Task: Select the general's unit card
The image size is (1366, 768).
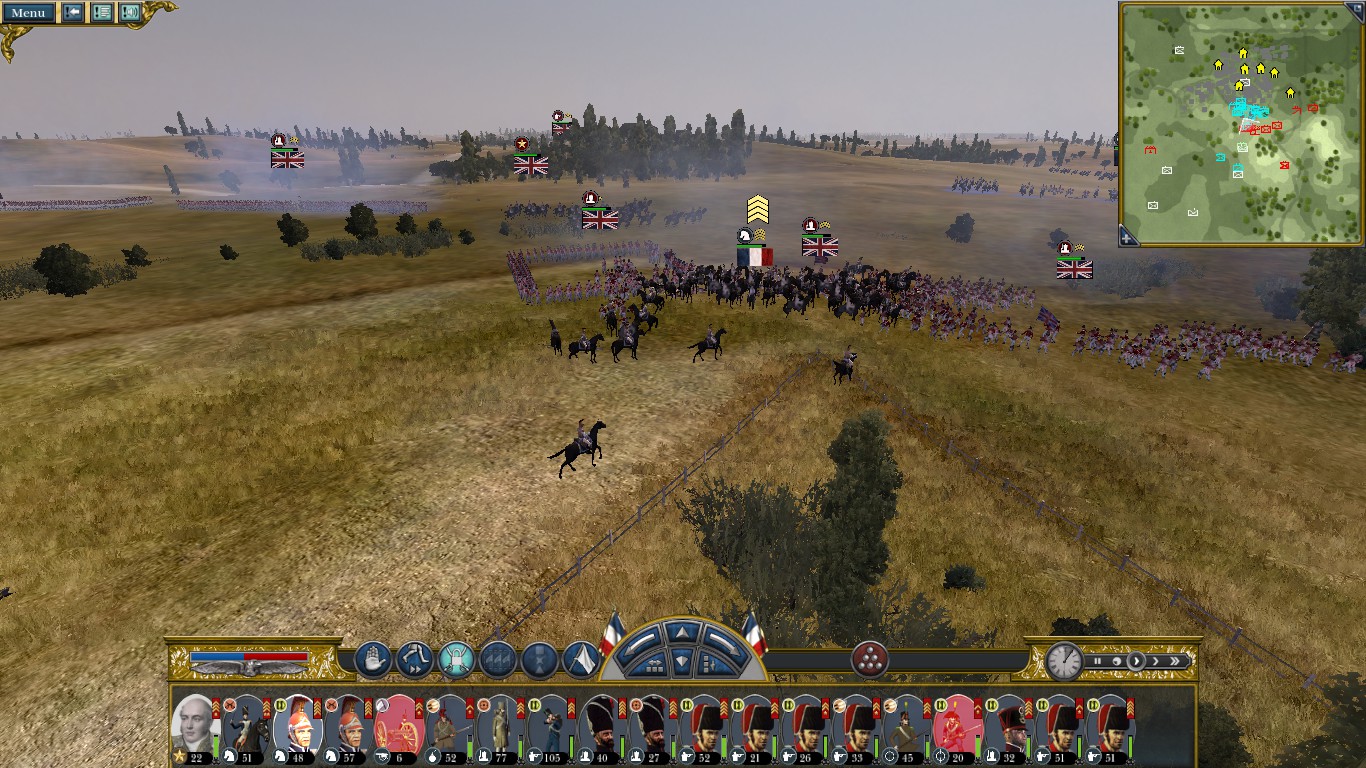Action: (193, 727)
